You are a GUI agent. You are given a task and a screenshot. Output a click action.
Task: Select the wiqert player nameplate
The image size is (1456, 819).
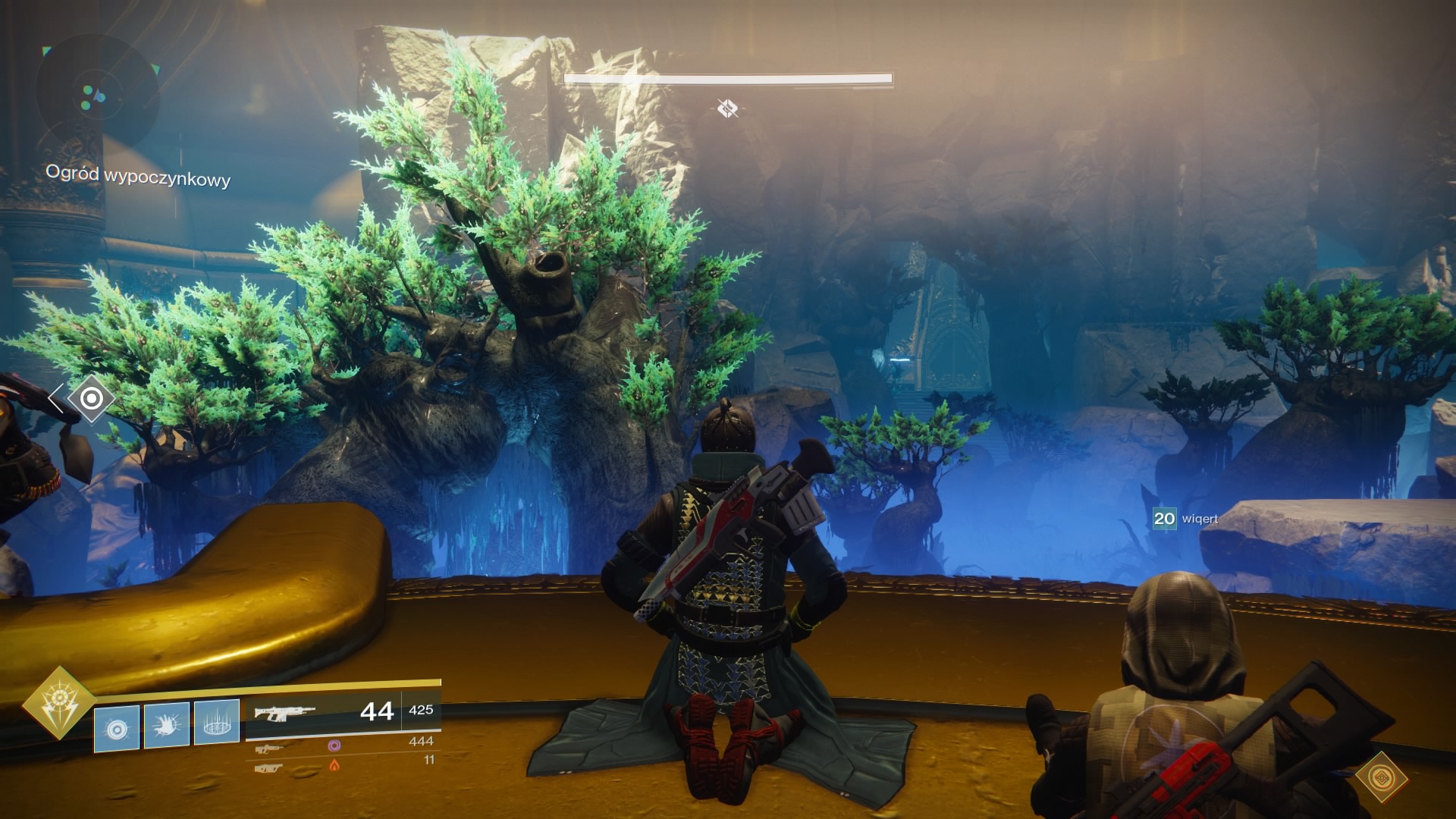tap(1186, 519)
